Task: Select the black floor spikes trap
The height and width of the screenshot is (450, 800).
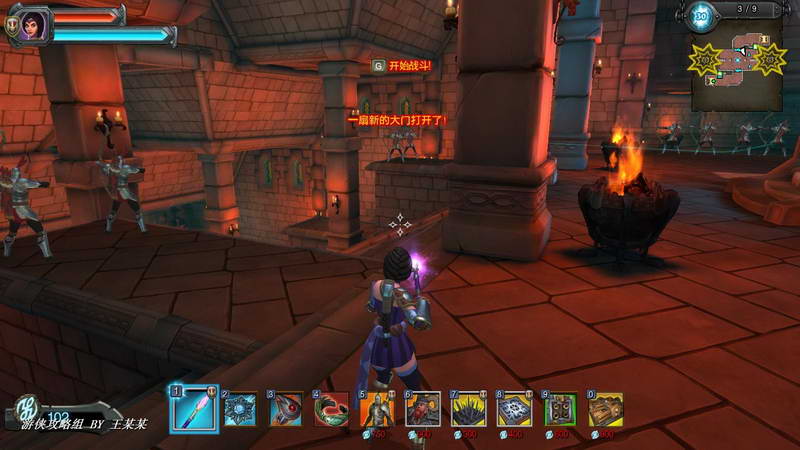Action: point(468,409)
